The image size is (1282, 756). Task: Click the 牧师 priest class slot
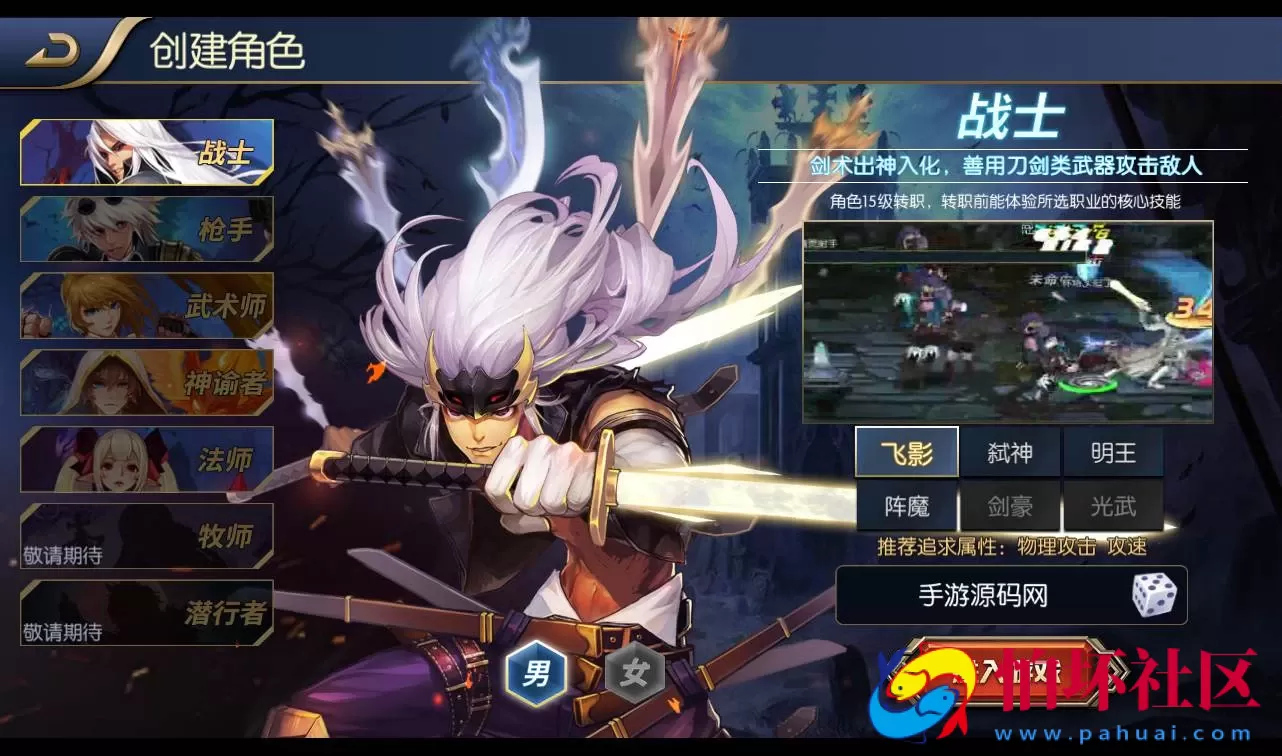146,536
